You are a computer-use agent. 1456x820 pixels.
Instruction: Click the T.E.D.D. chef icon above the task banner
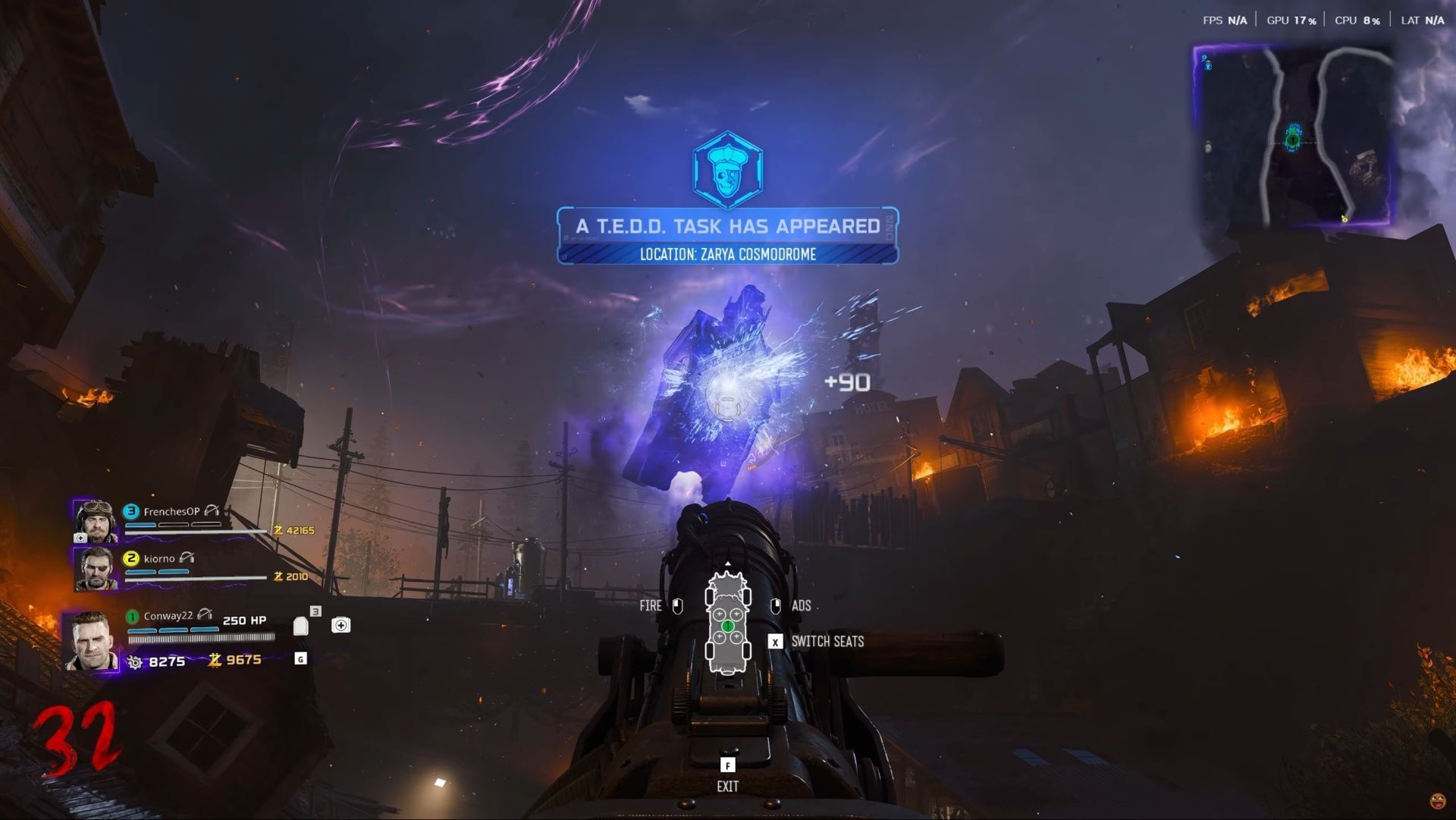point(727,170)
